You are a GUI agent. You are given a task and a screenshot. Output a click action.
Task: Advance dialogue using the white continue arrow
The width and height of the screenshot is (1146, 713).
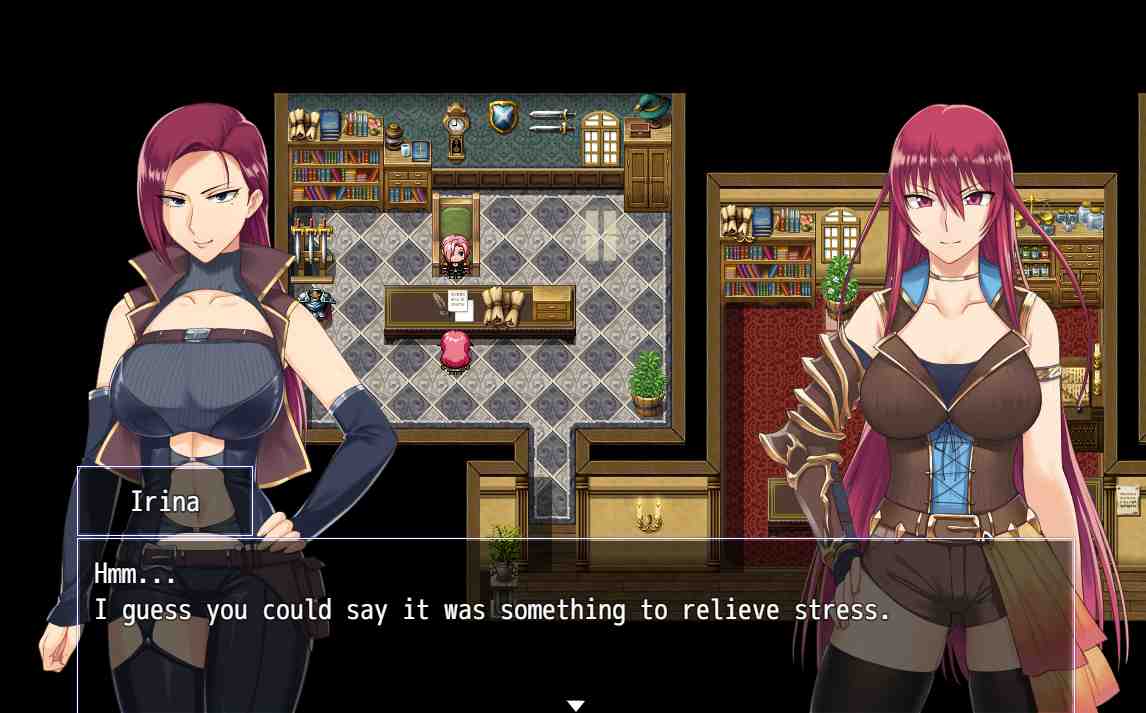coord(575,705)
